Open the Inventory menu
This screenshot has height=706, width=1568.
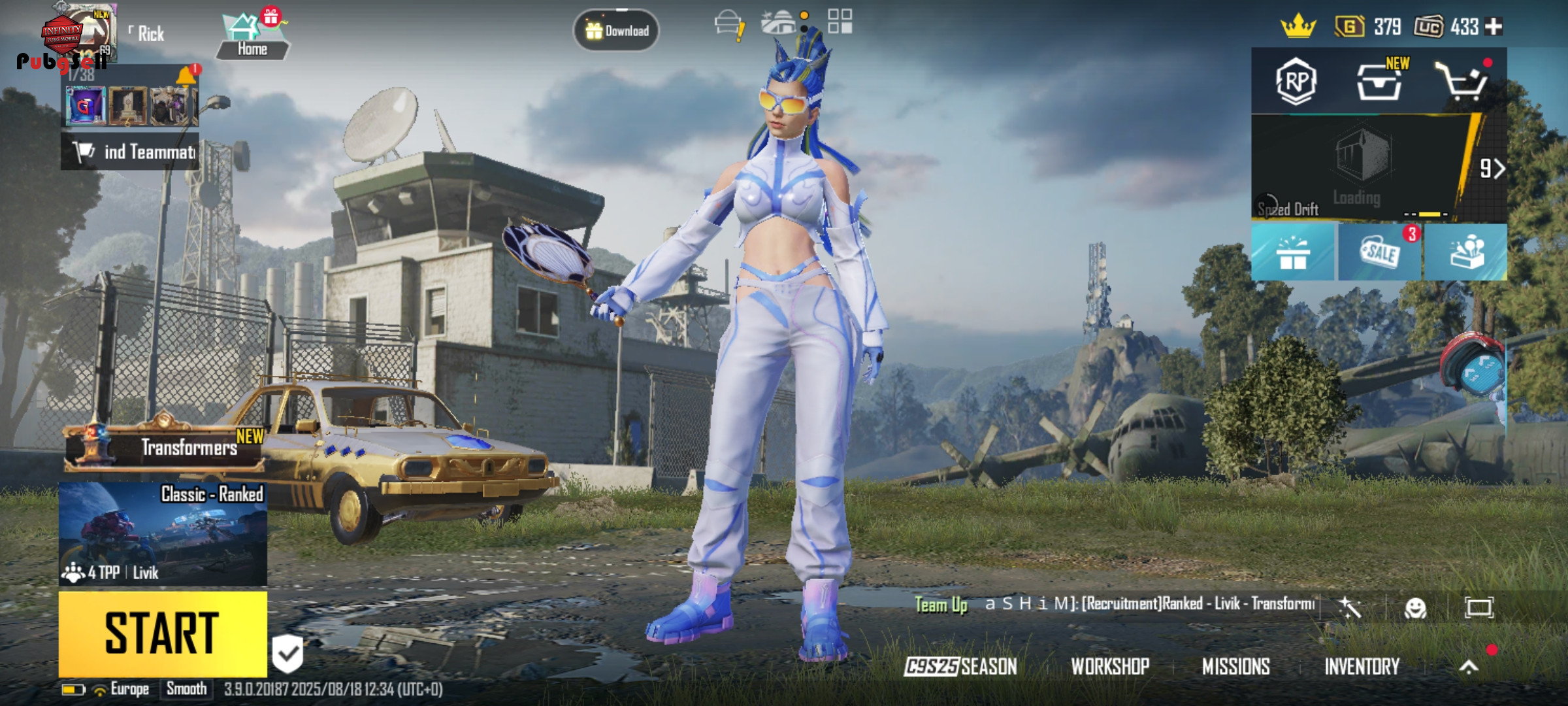[x=1362, y=666]
